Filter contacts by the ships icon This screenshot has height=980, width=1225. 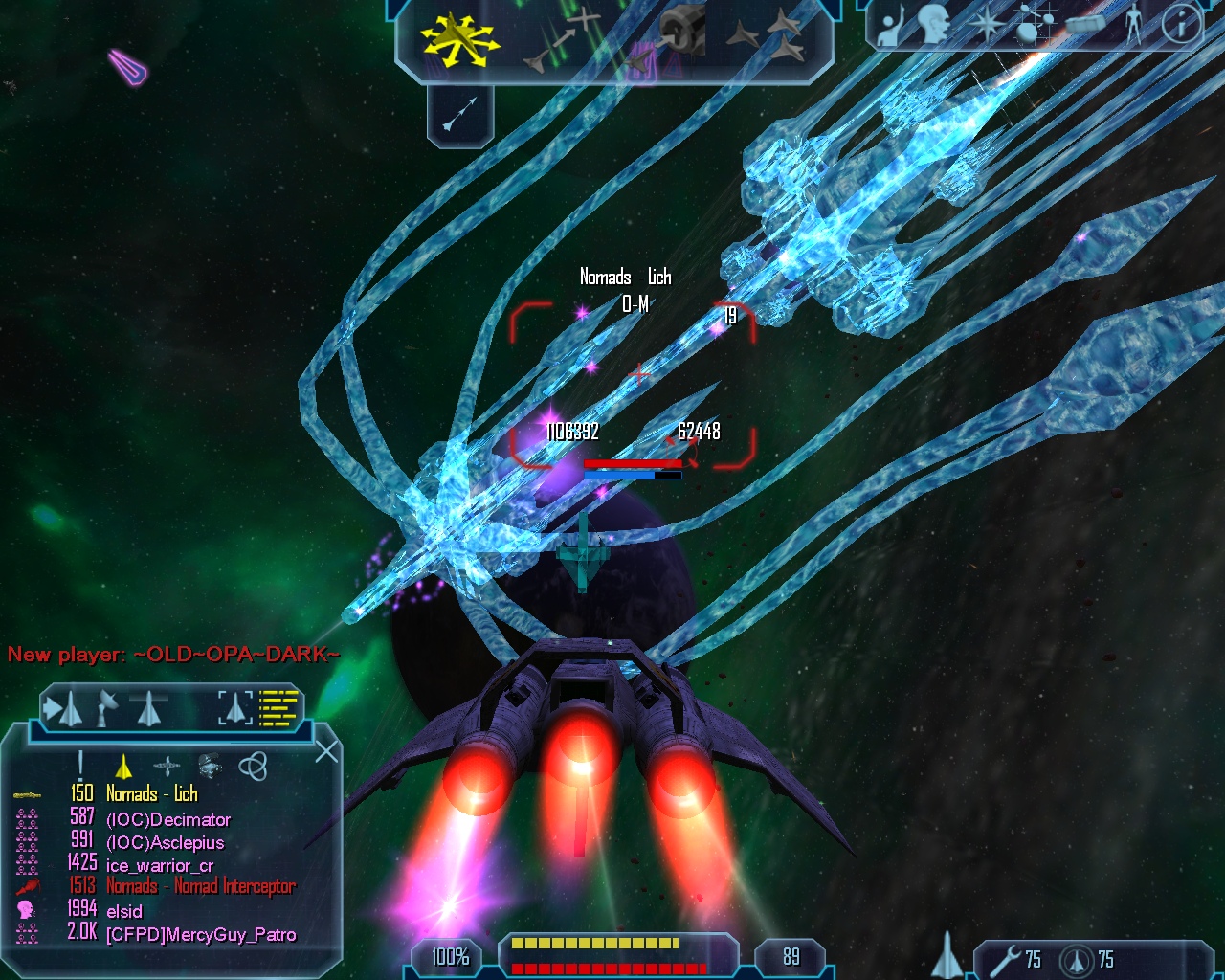point(123,767)
